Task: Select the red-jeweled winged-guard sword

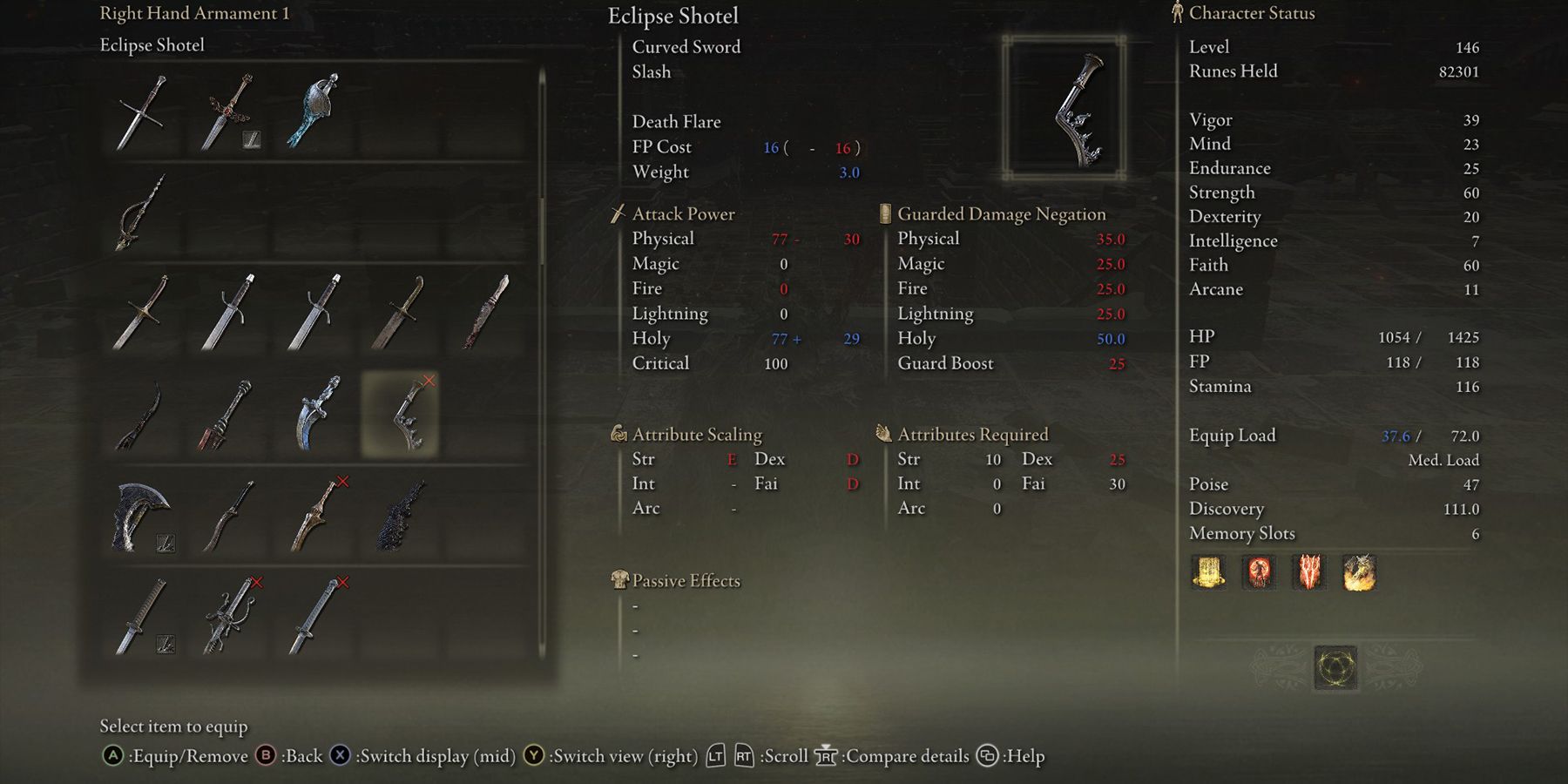Action: pos(228,112)
